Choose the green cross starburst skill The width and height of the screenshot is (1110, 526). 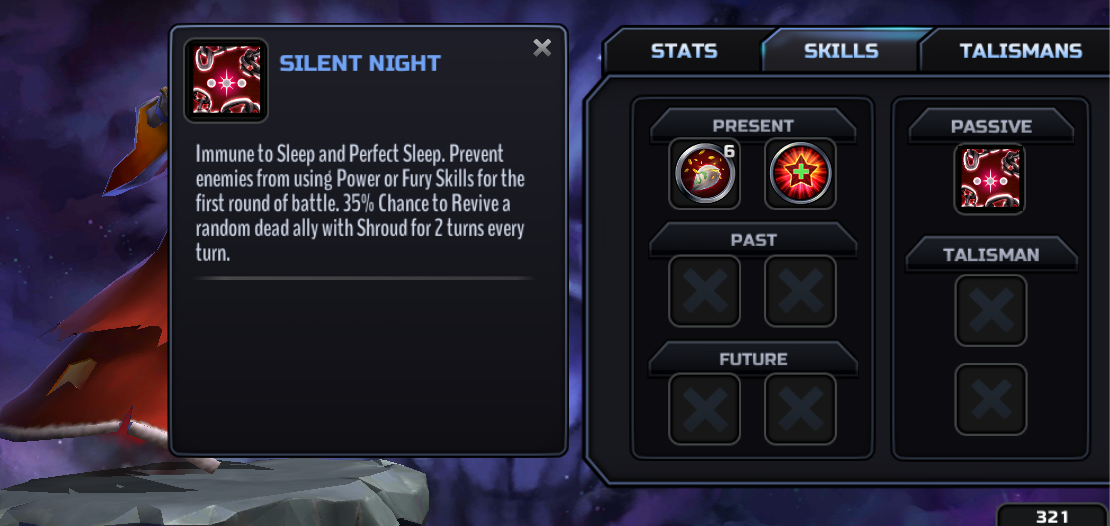800,173
